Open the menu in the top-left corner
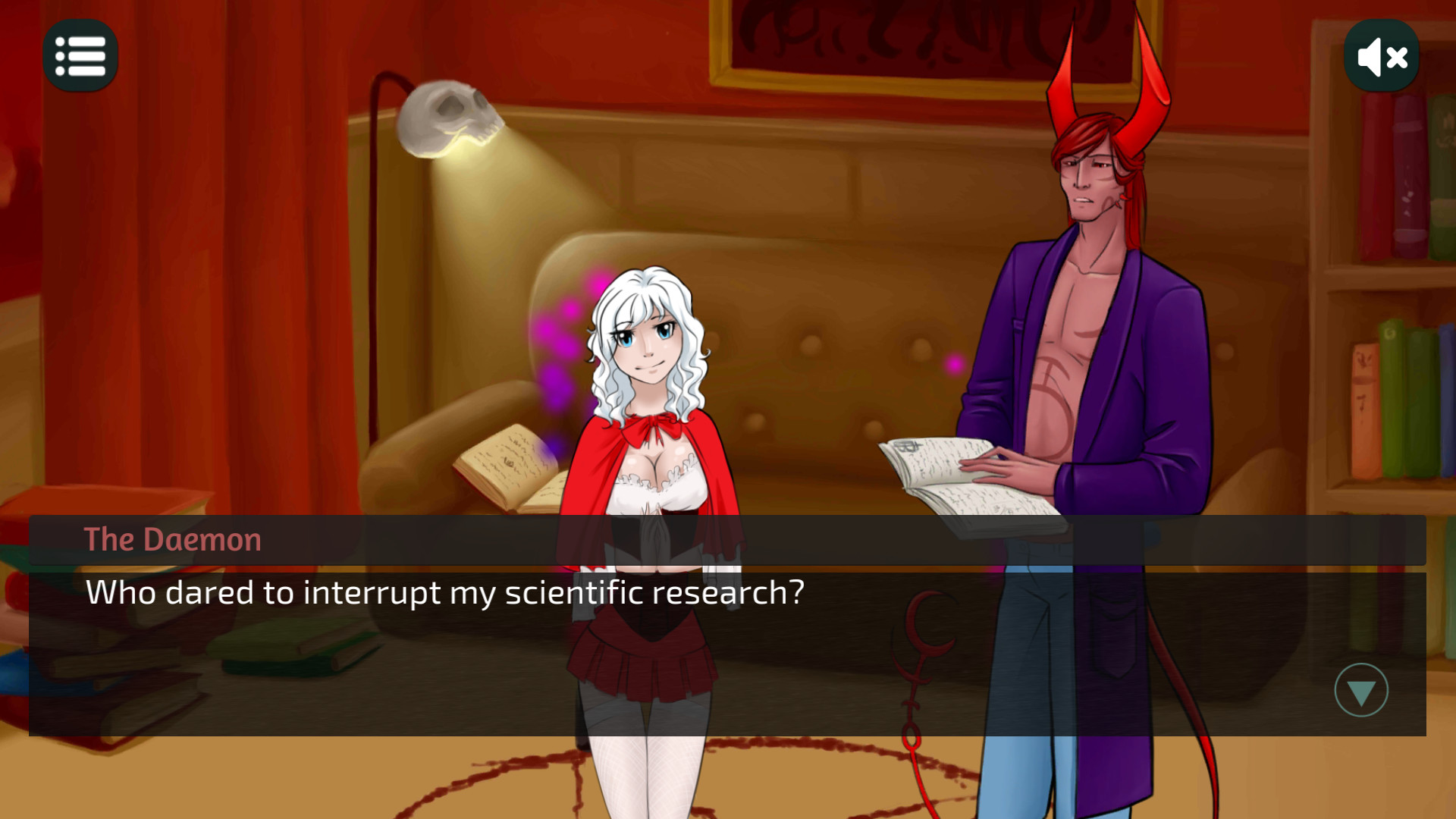Viewport: 1456px width, 819px height. pyautogui.click(x=80, y=55)
